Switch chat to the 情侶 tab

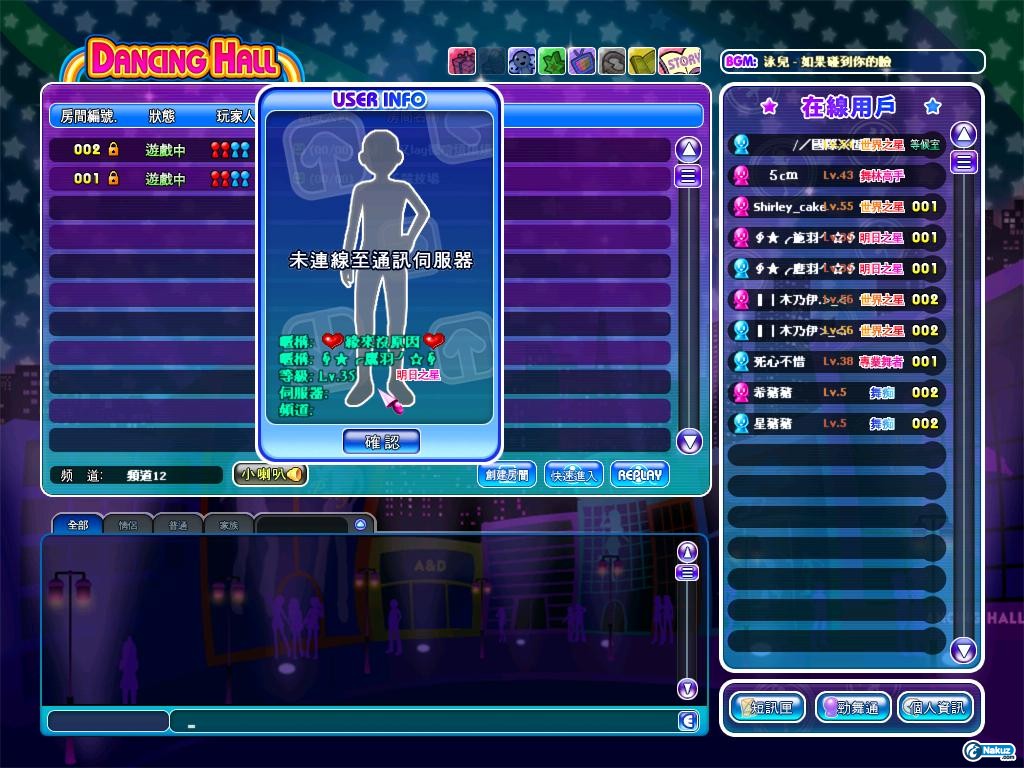[128, 524]
